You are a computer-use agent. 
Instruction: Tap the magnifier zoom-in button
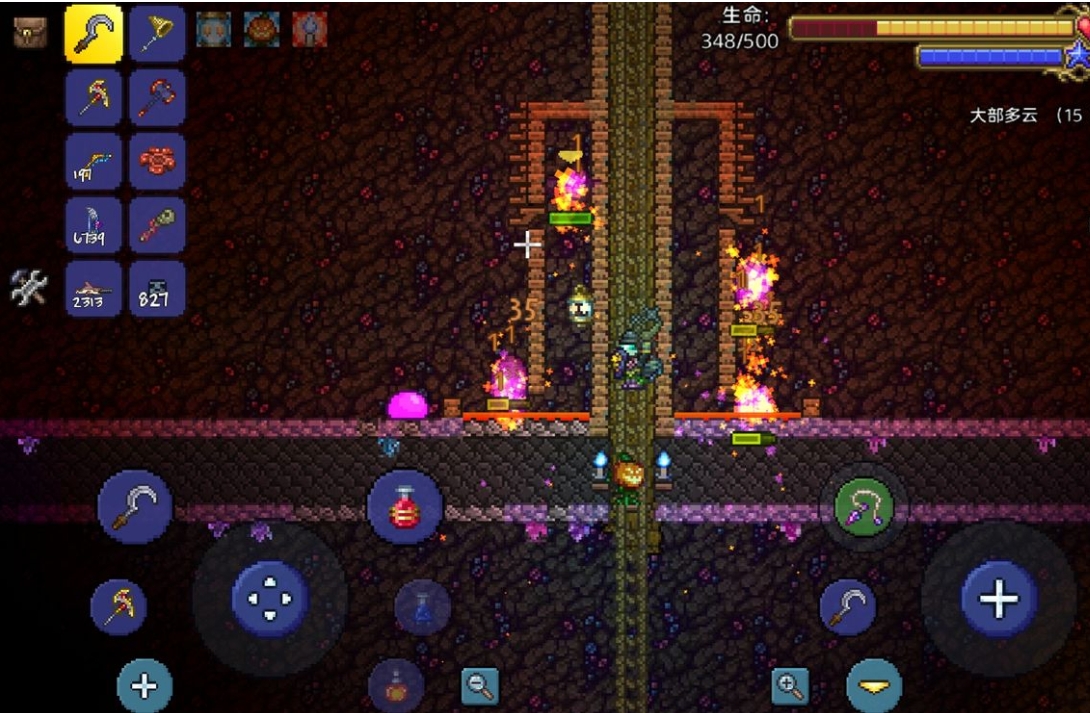tap(790, 686)
